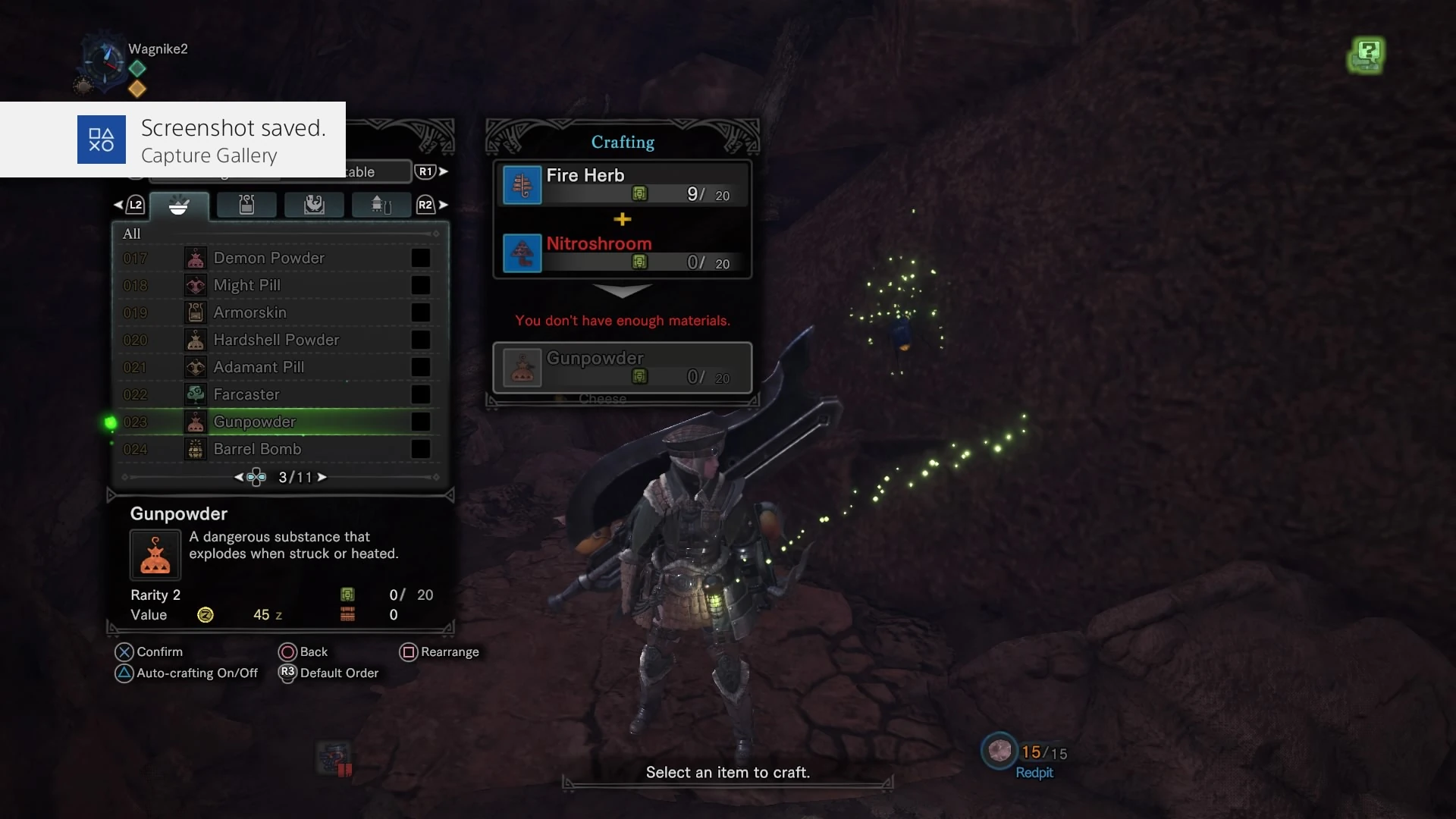Viewport: 1456px width, 819px height.
Task: Choose the Might Pill recipe
Action: (247, 285)
